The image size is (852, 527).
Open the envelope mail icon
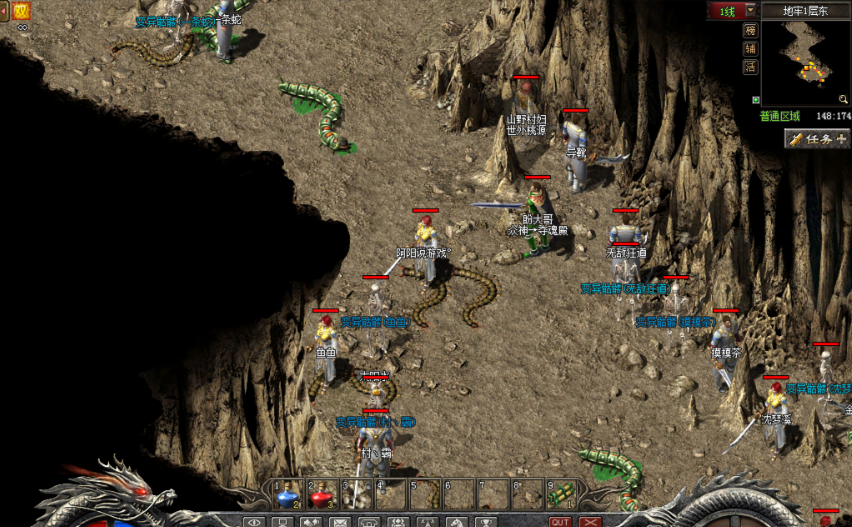(340, 521)
